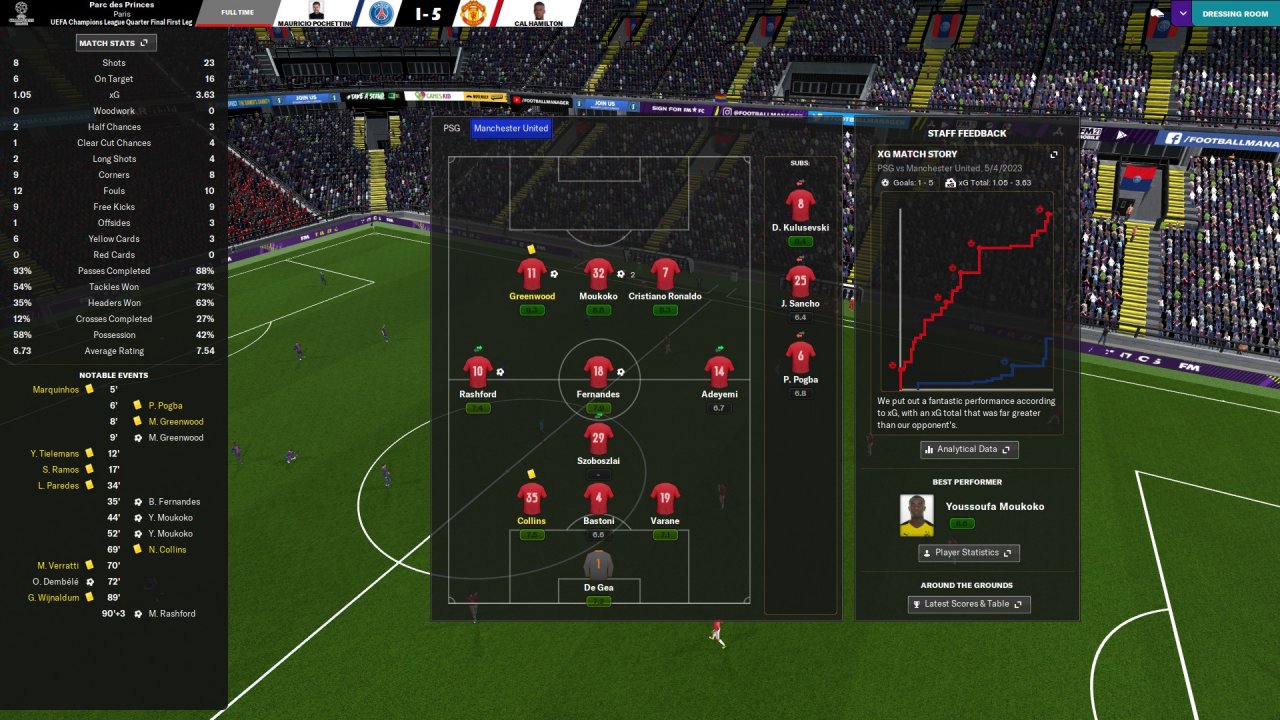Open Youssoufa Moukoko best performer profile
Image resolution: width=1280 pixels, height=720 pixels.
point(994,507)
